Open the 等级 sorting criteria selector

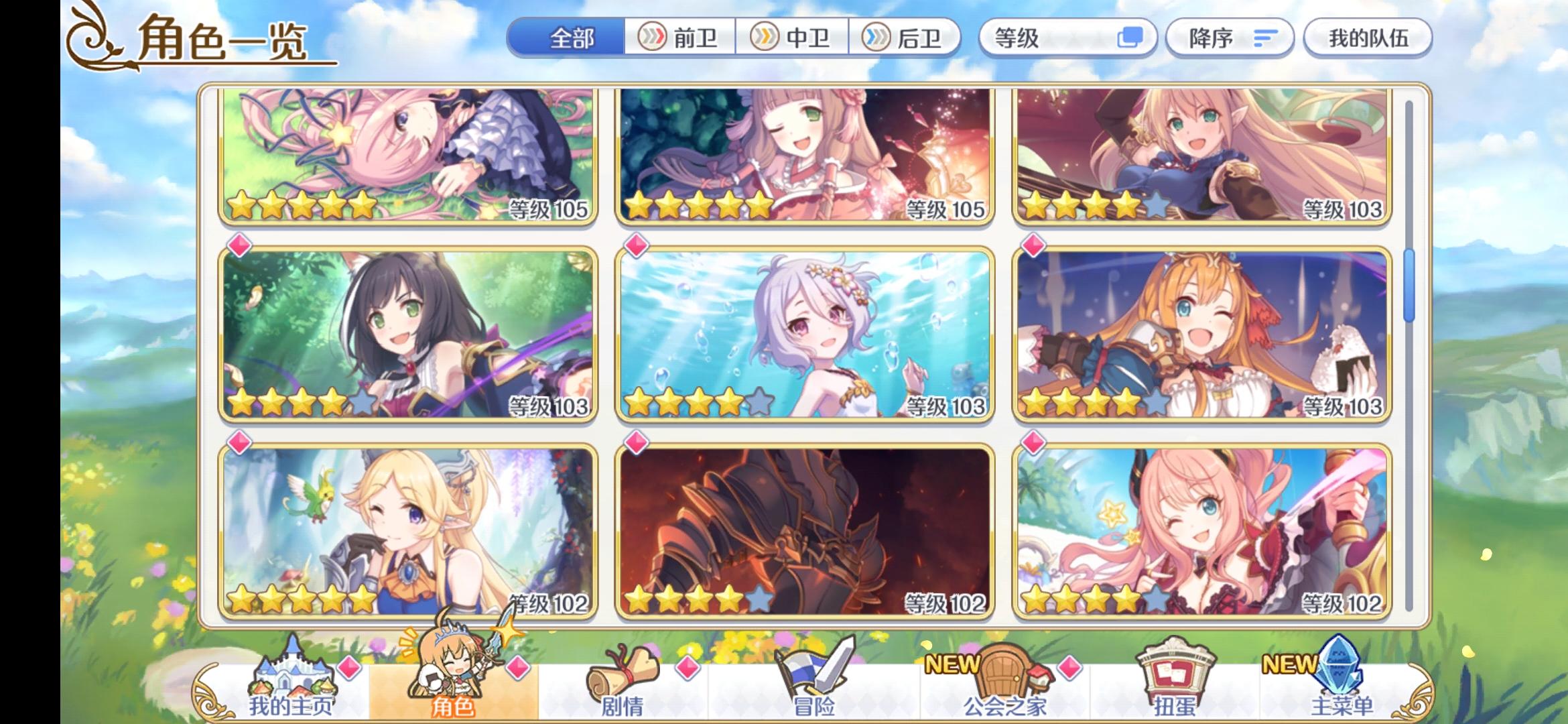(1065, 38)
